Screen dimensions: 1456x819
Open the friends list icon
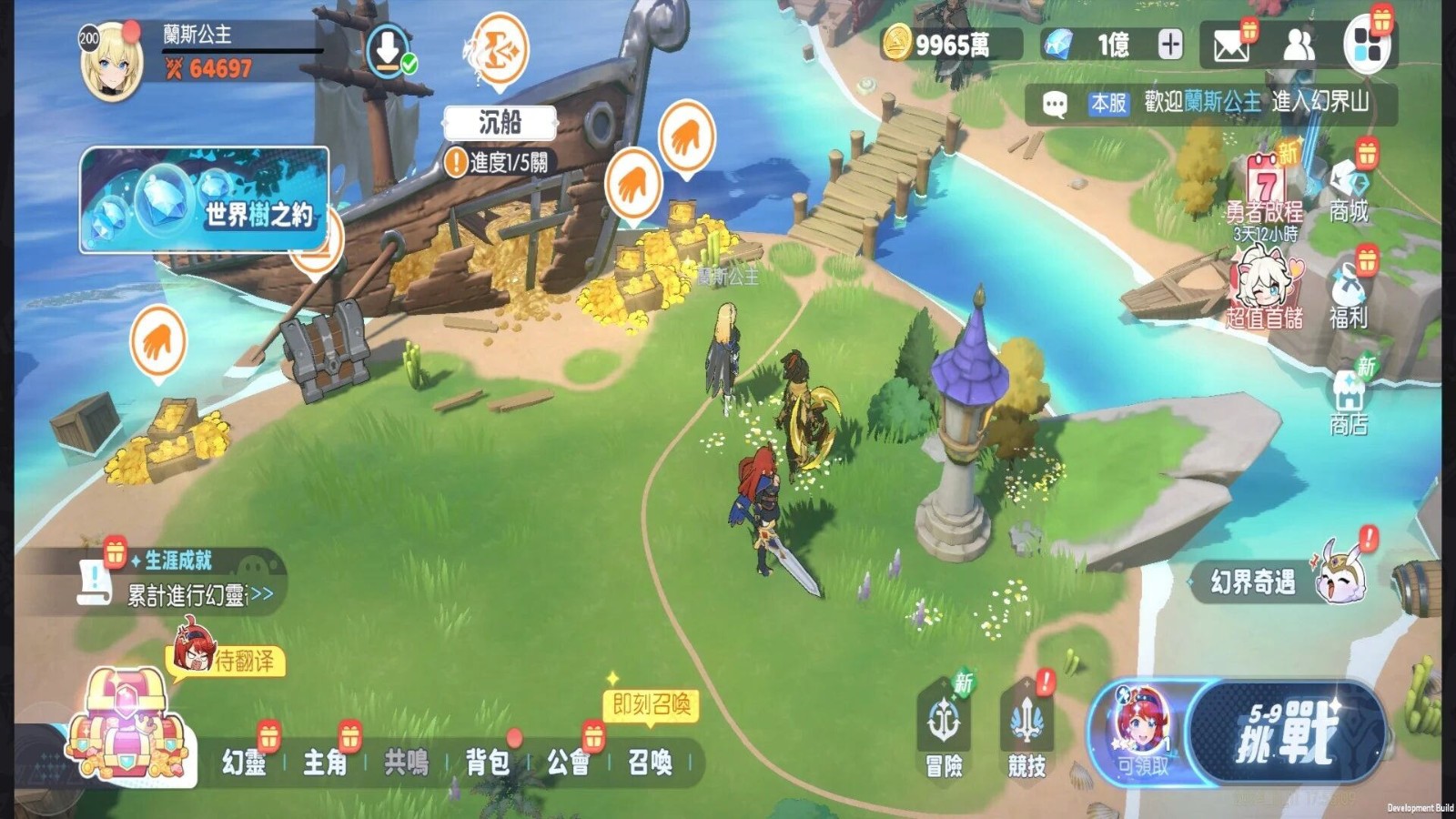(x=1299, y=45)
